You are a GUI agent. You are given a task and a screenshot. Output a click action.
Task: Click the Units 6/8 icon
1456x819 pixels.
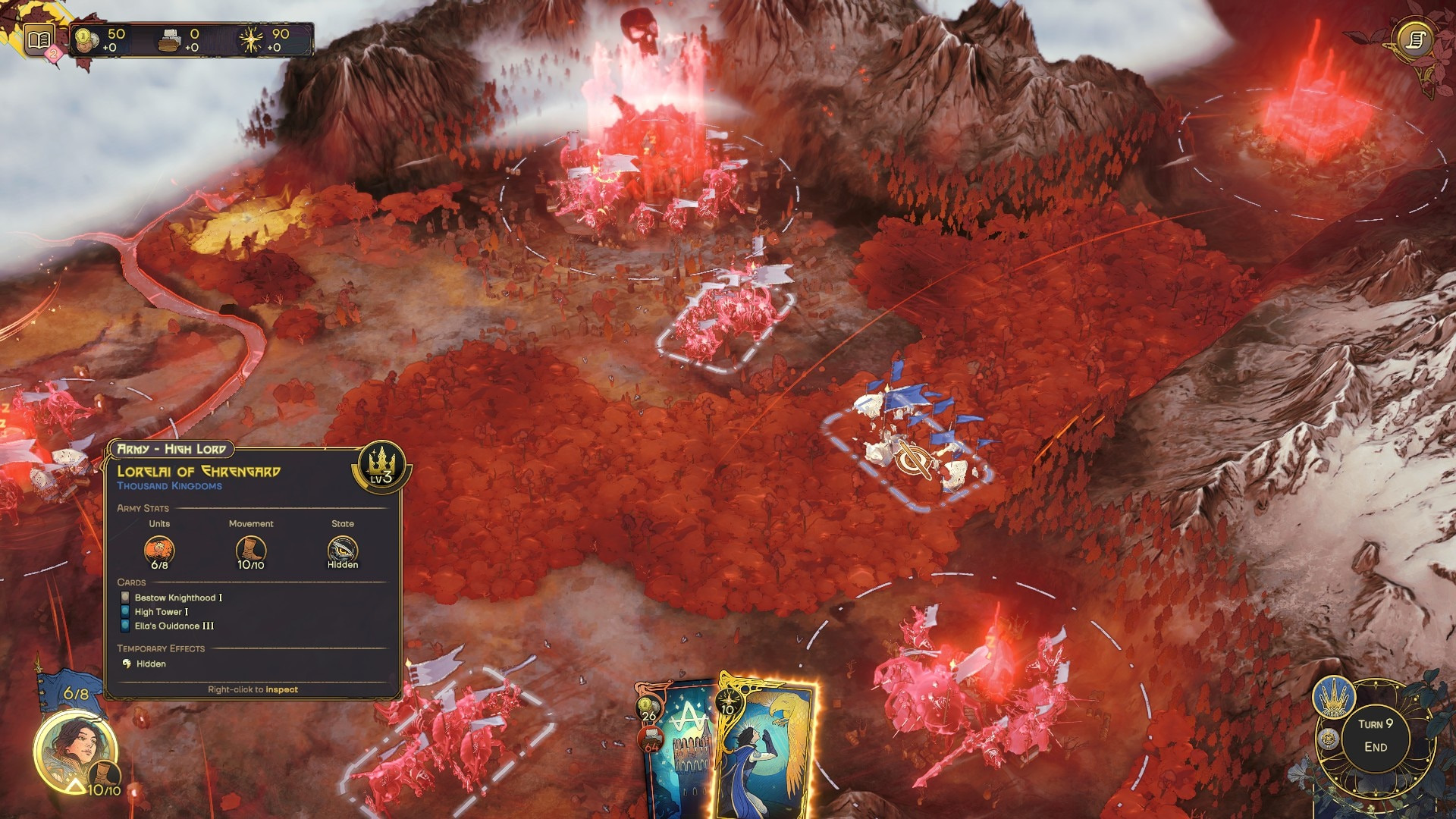(x=159, y=550)
